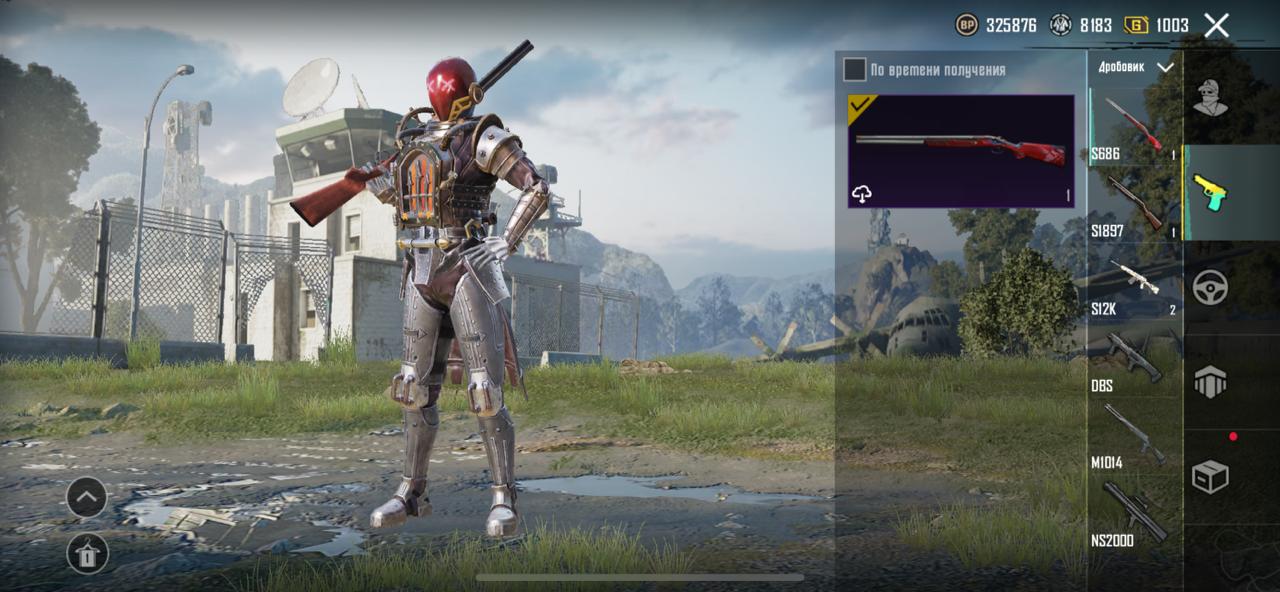Switch to the vehicle steering wheel tab
The height and width of the screenshot is (592, 1280).
click(x=1210, y=287)
